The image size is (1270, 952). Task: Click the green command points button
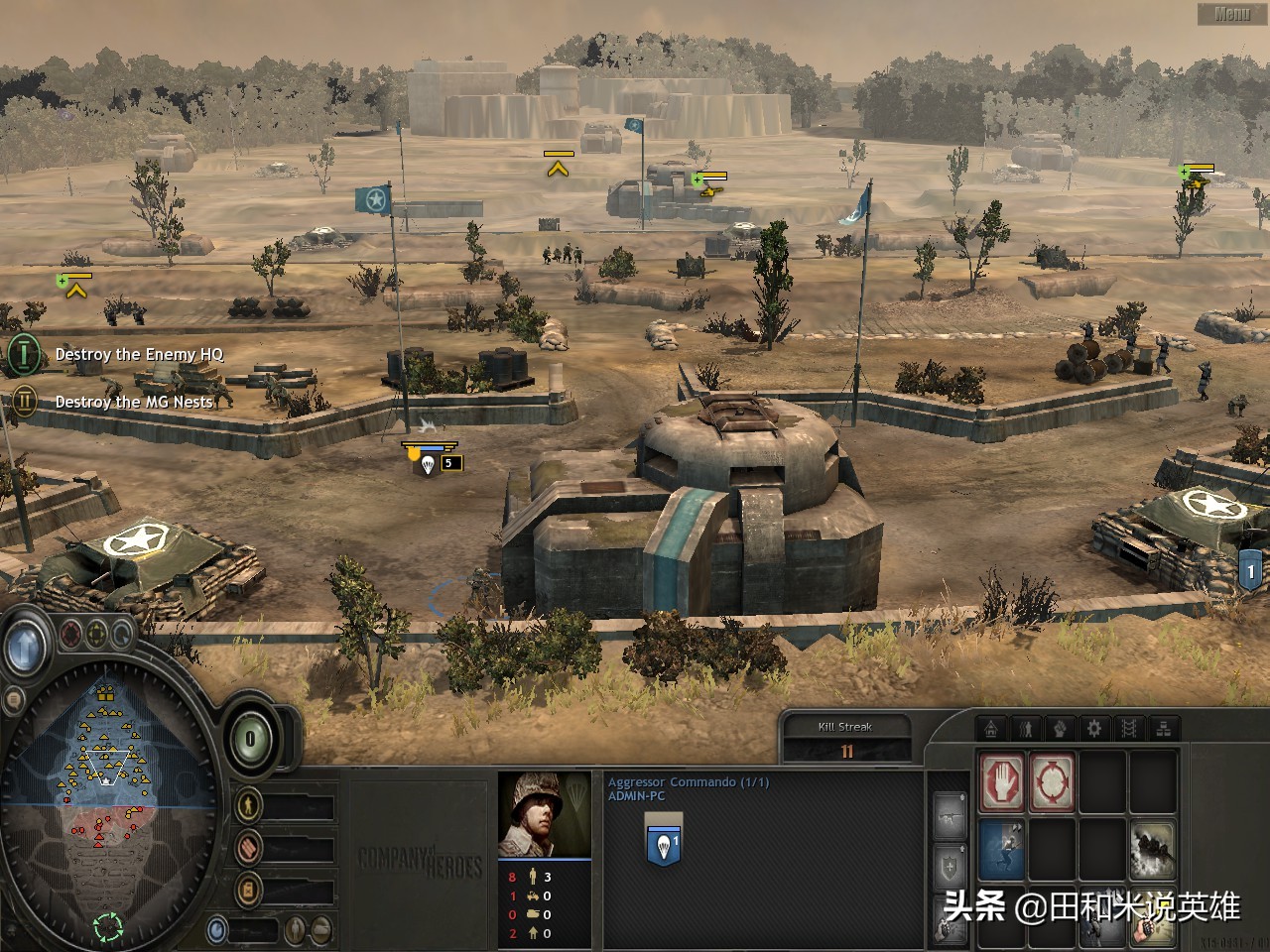coord(250,739)
